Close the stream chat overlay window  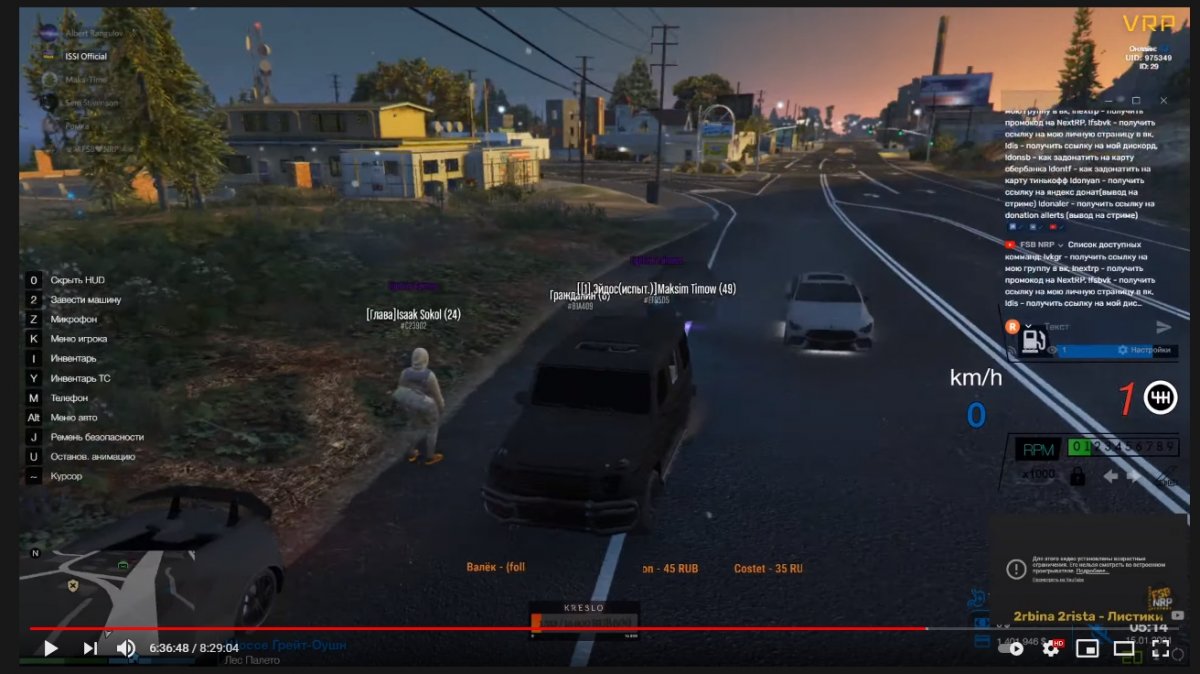pyautogui.click(x=1163, y=100)
